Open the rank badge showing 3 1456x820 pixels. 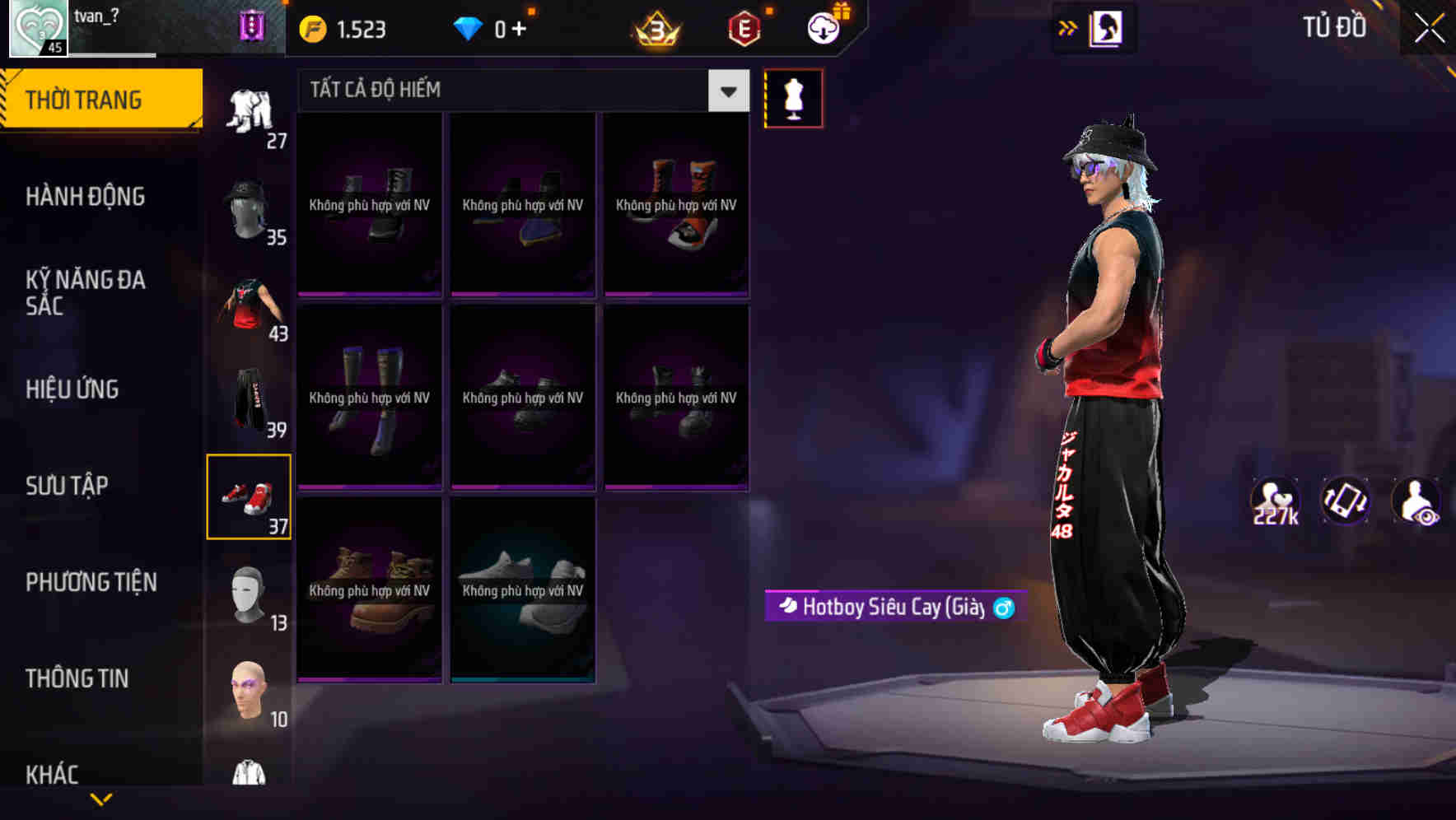click(655, 26)
